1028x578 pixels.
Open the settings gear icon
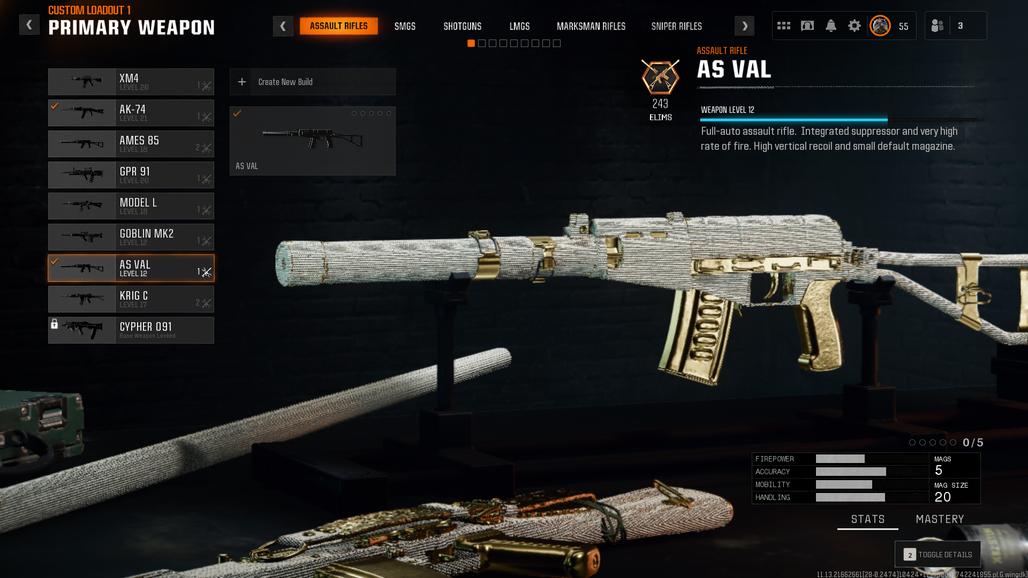854,26
